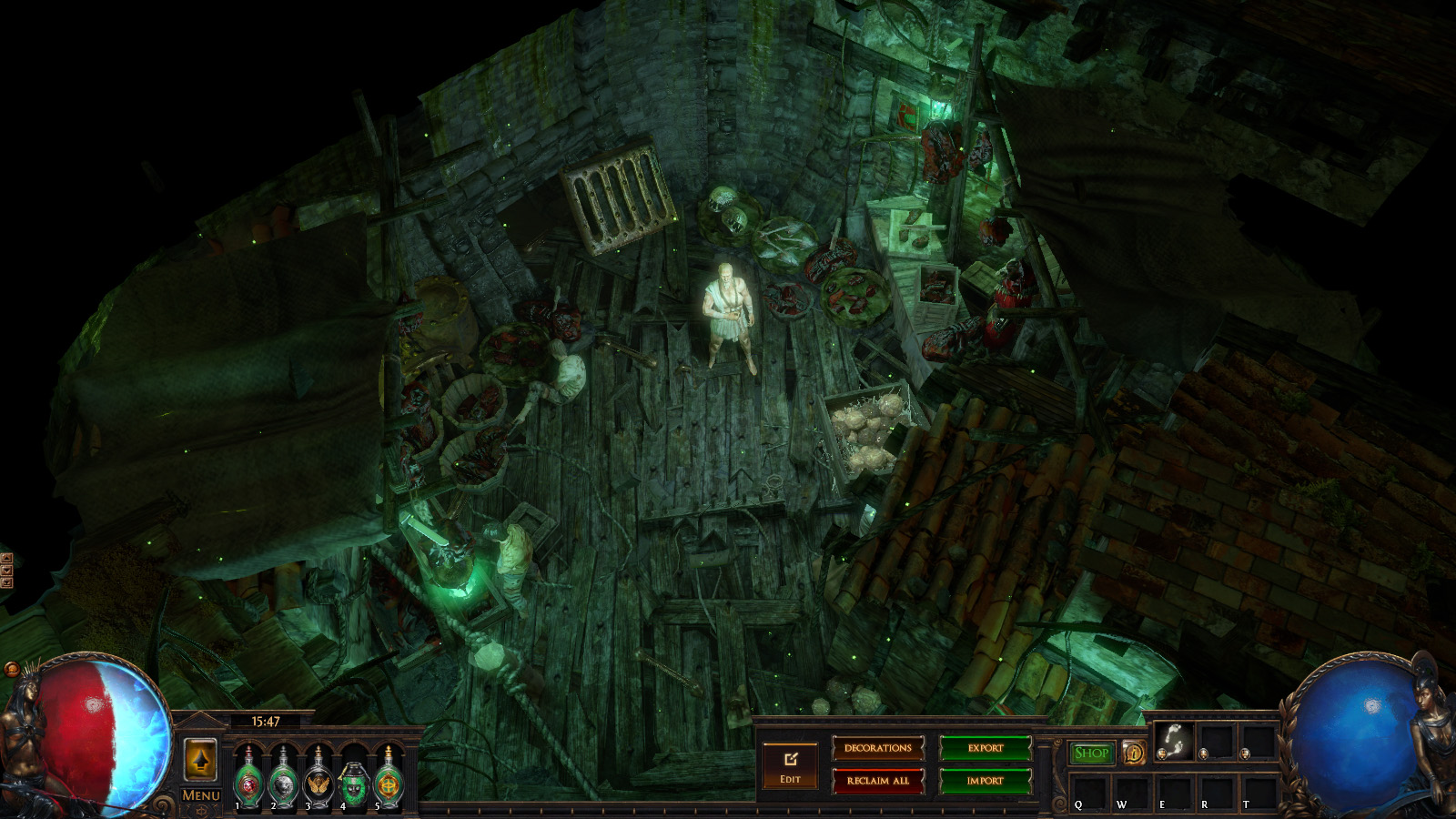
Task: Click the gold up-arrow level-up button
Action: (200, 760)
